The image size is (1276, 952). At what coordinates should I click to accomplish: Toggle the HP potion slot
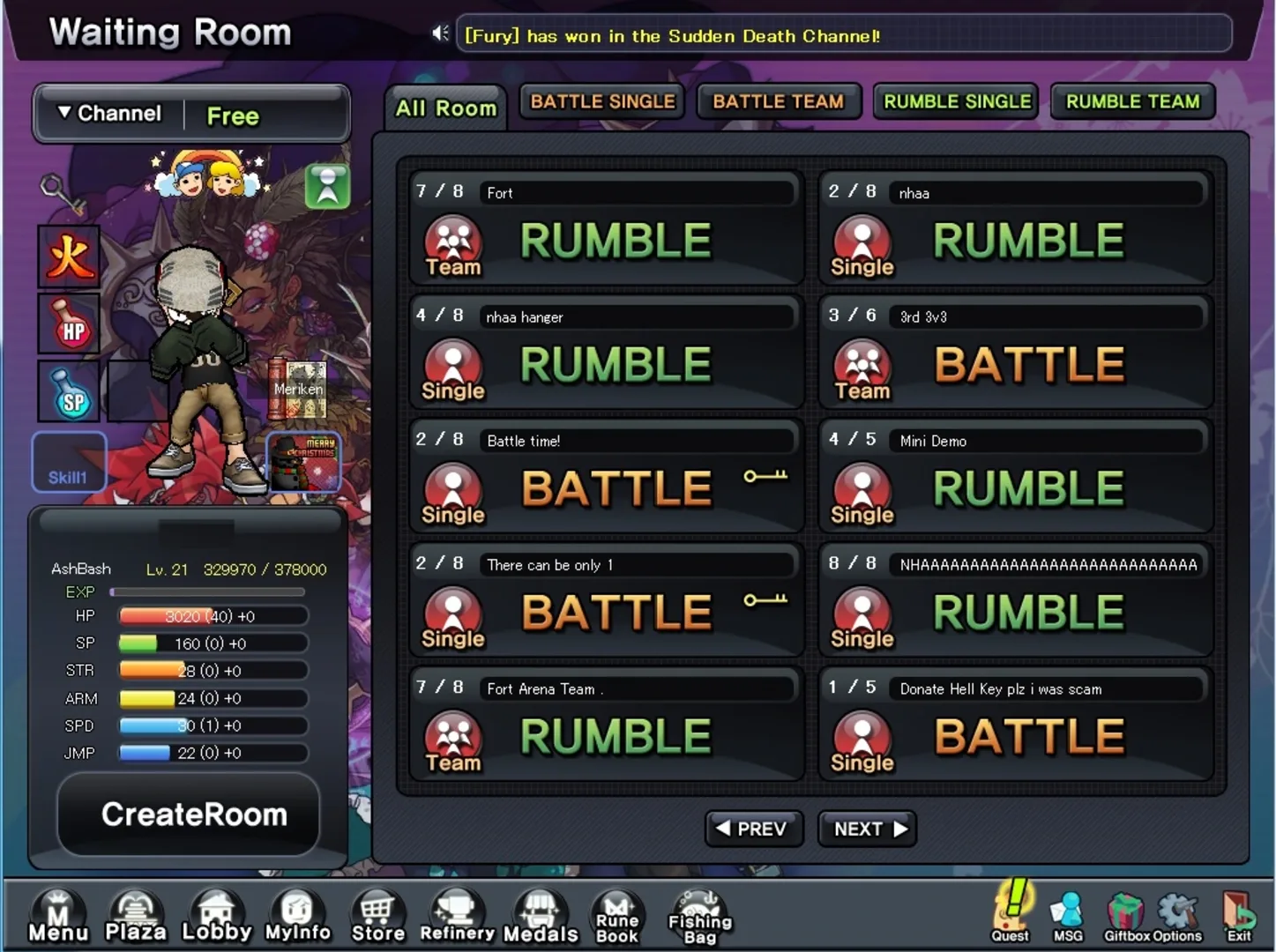[68, 324]
